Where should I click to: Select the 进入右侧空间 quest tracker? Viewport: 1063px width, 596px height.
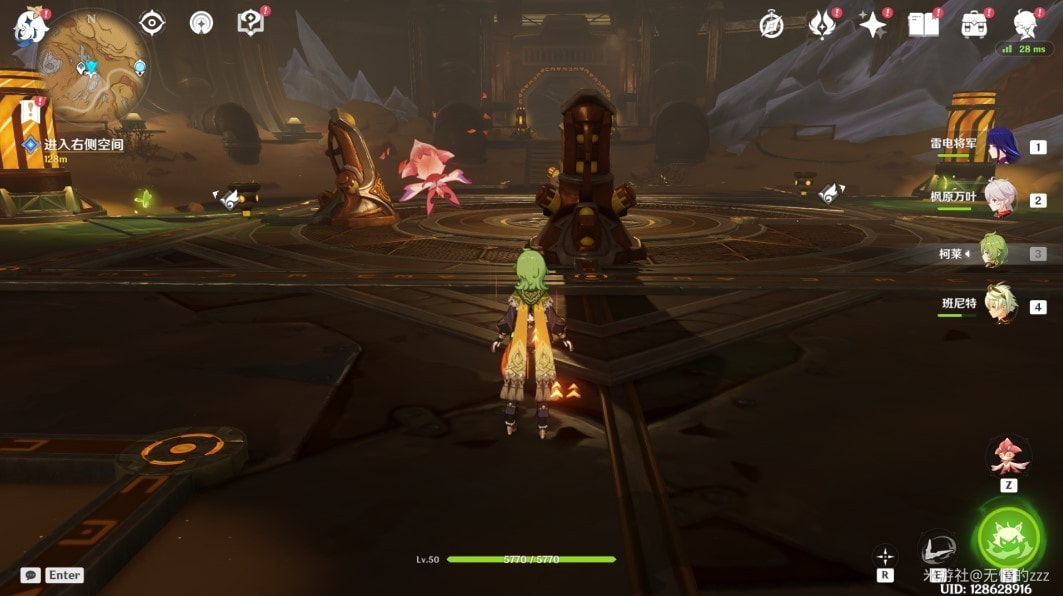(x=83, y=145)
